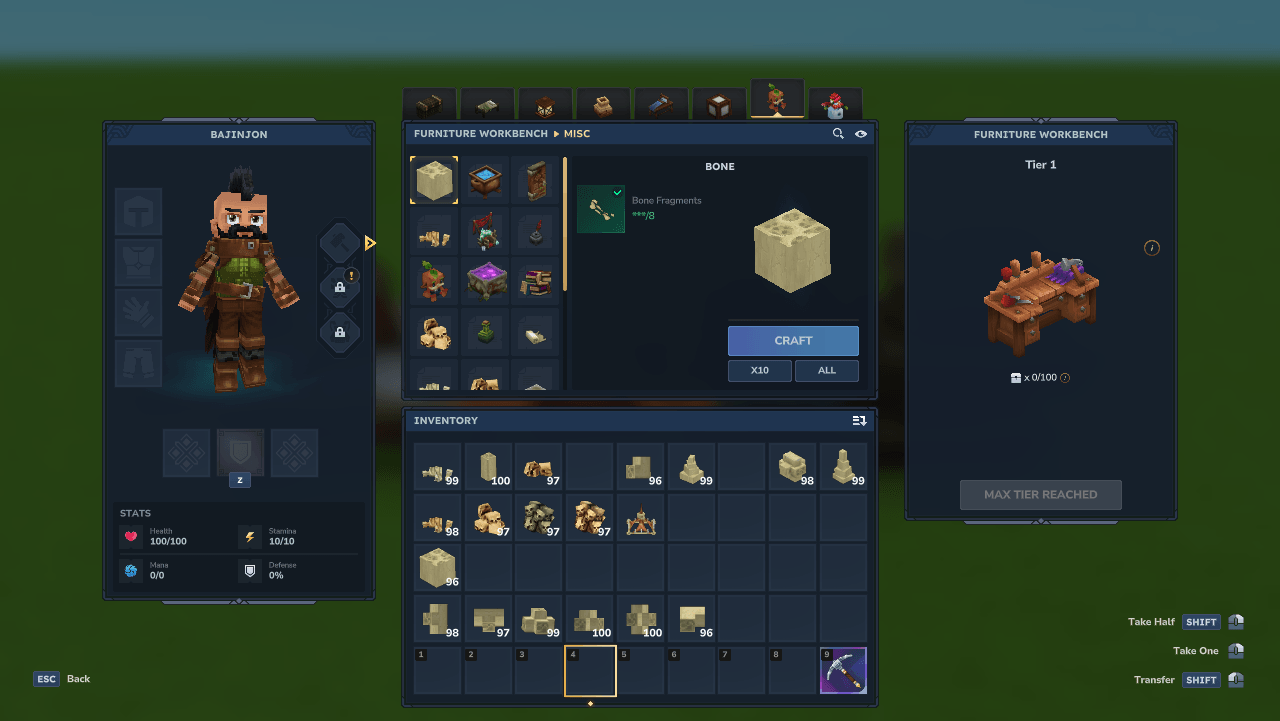Toggle the eye visibility filter
Screen dimensions: 1280x721
[860, 133]
